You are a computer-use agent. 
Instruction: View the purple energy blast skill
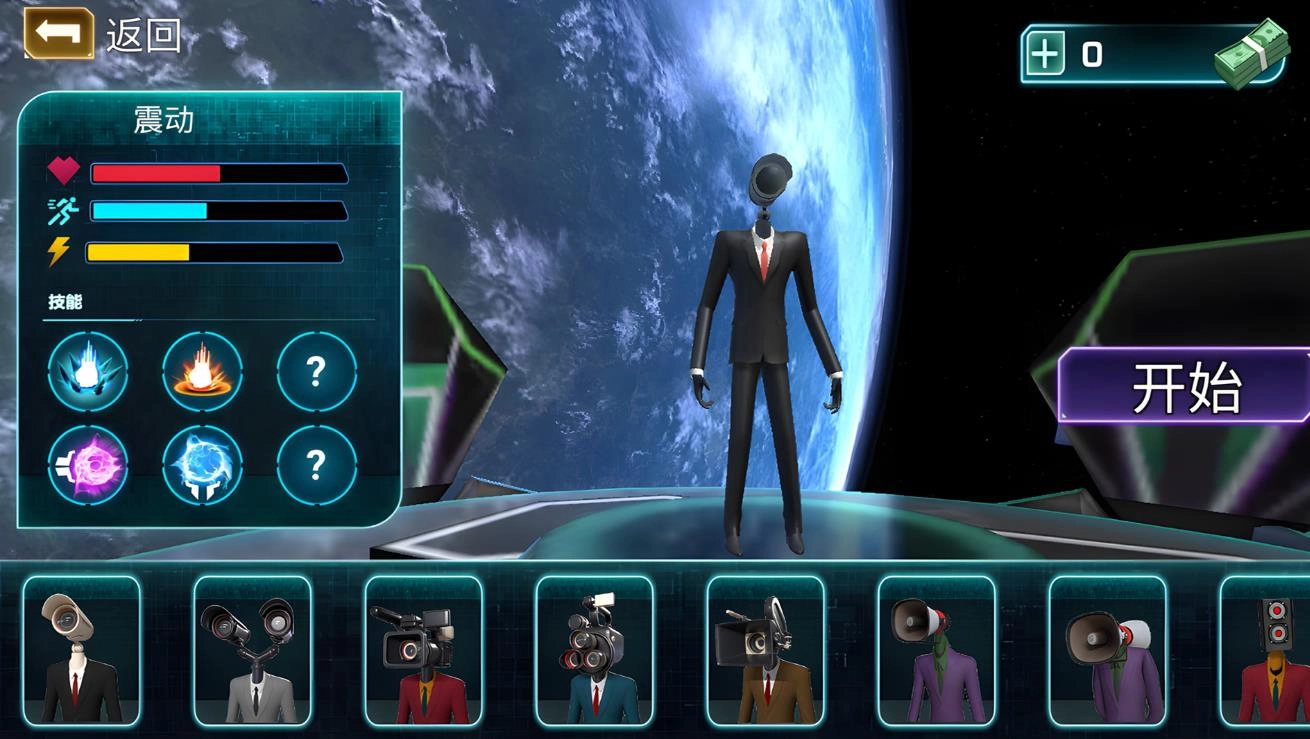[x=88, y=465]
